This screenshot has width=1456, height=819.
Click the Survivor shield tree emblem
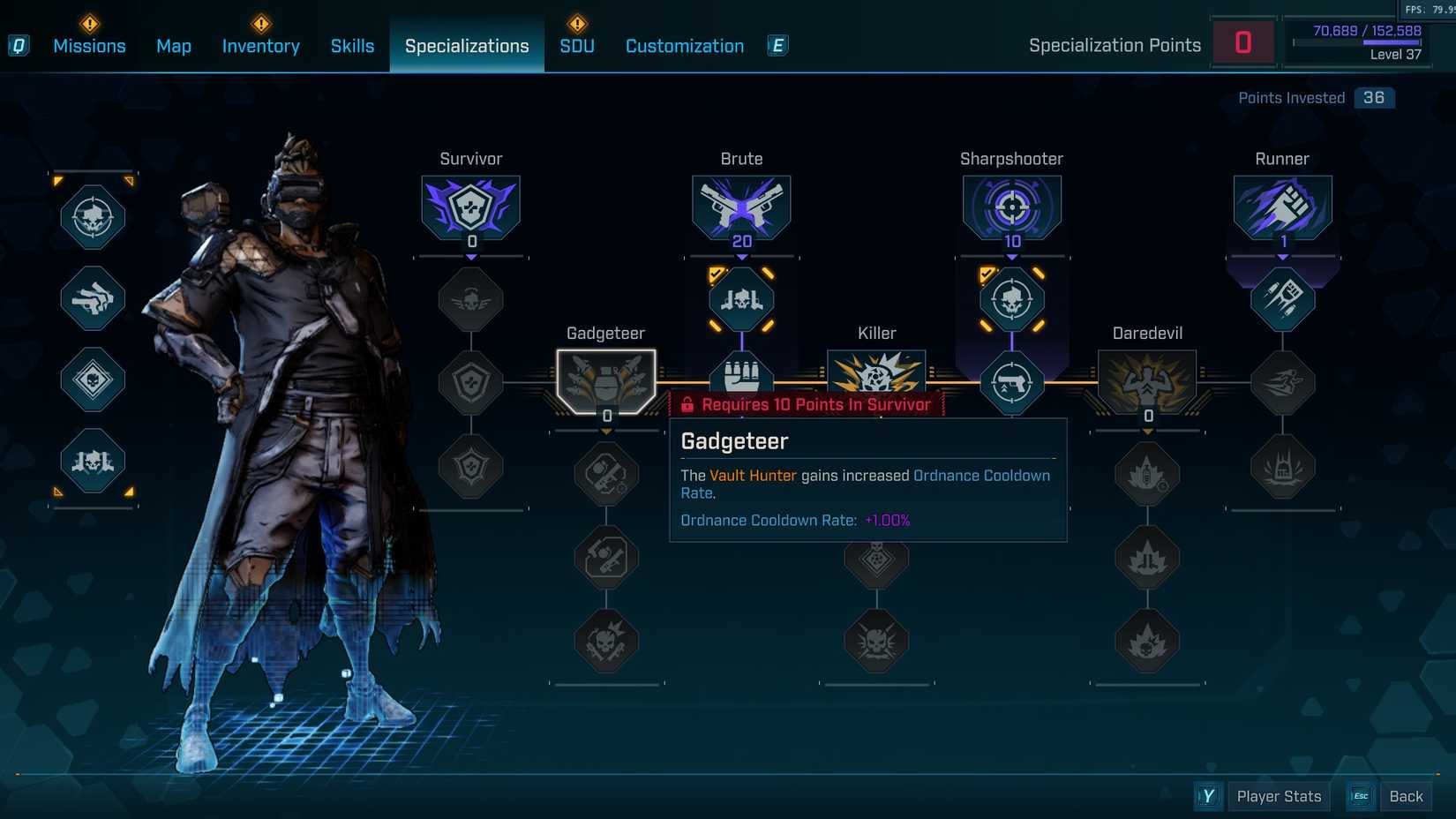[x=470, y=207]
